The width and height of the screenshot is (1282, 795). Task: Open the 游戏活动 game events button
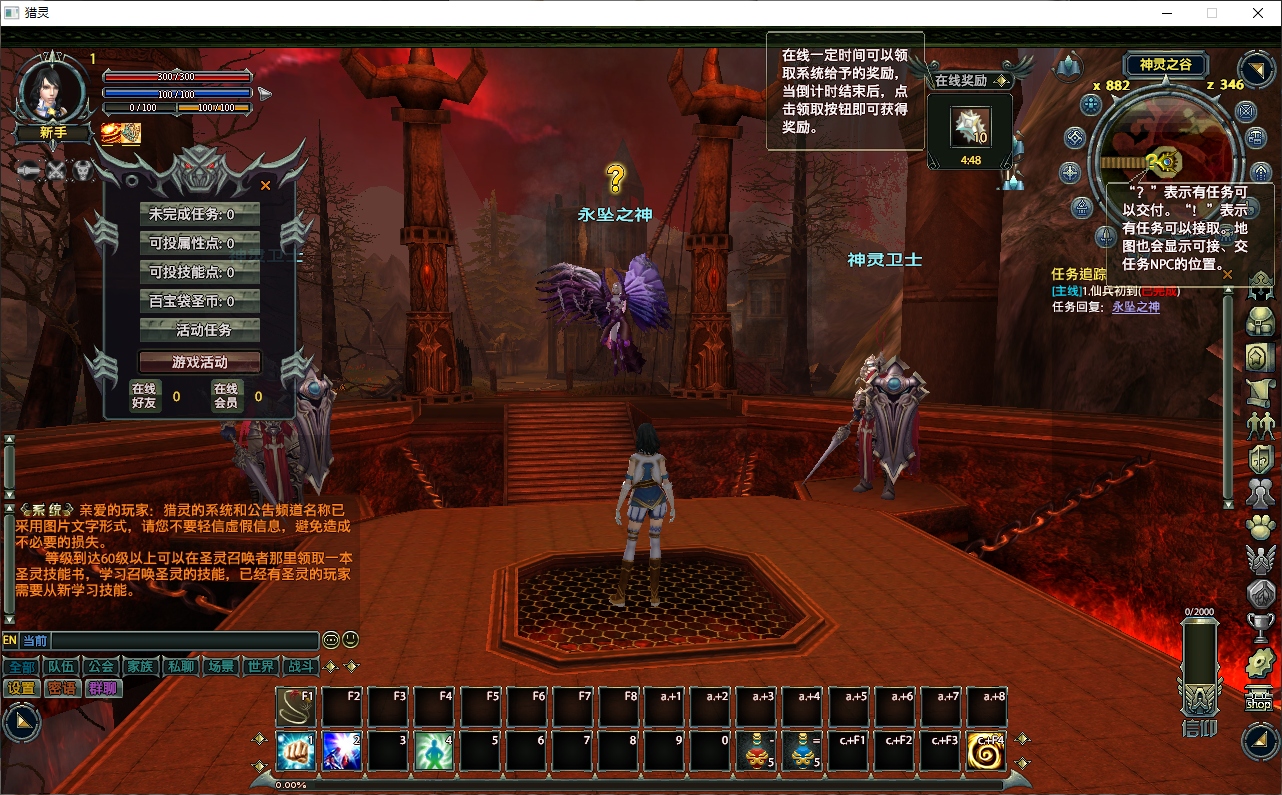pyautogui.click(x=200, y=362)
